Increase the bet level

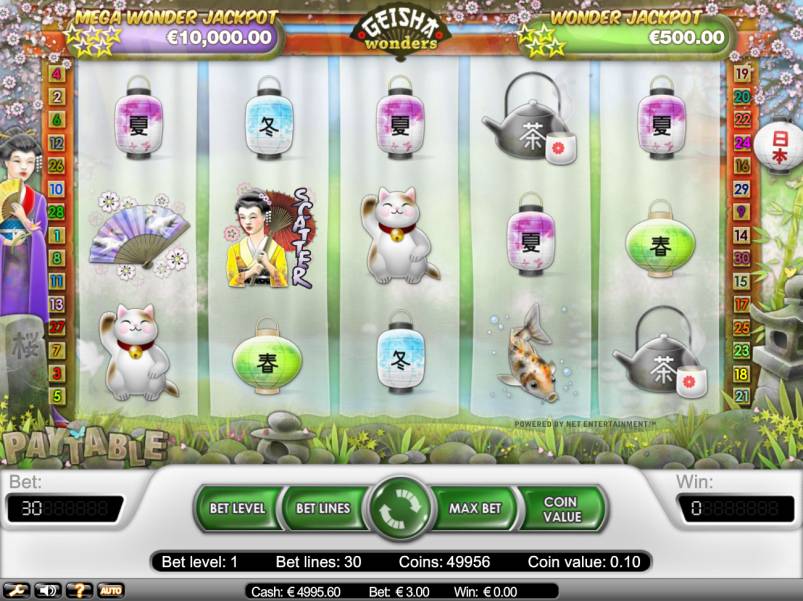coord(237,508)
